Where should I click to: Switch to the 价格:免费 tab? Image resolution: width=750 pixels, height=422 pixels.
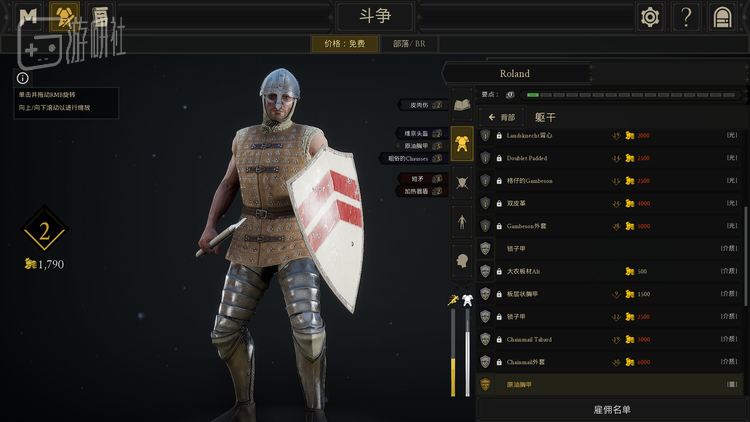coord(345,44)
